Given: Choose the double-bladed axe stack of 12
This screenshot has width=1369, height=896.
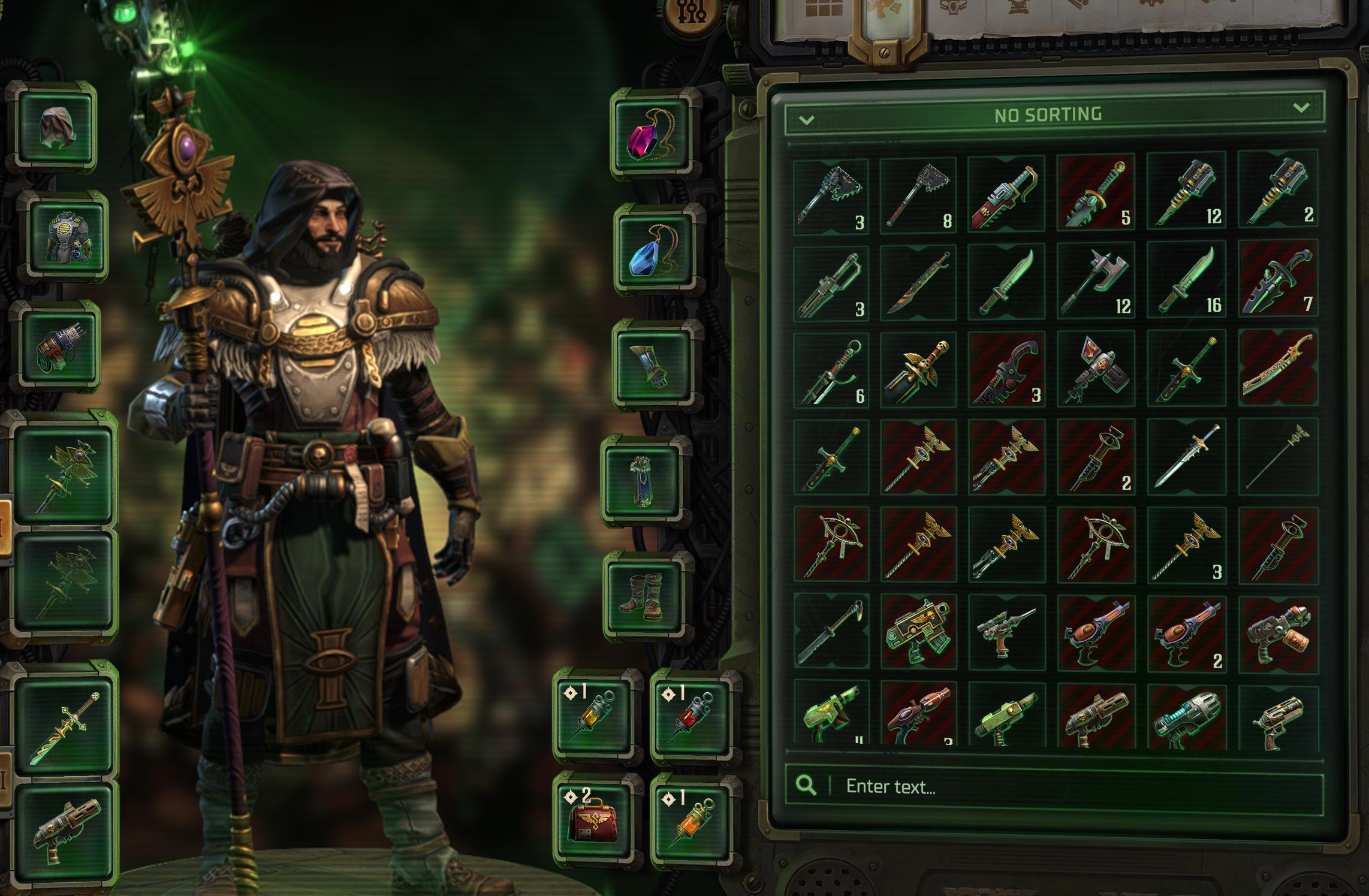Looking at the screenshot, I should tap(1096, 280).
